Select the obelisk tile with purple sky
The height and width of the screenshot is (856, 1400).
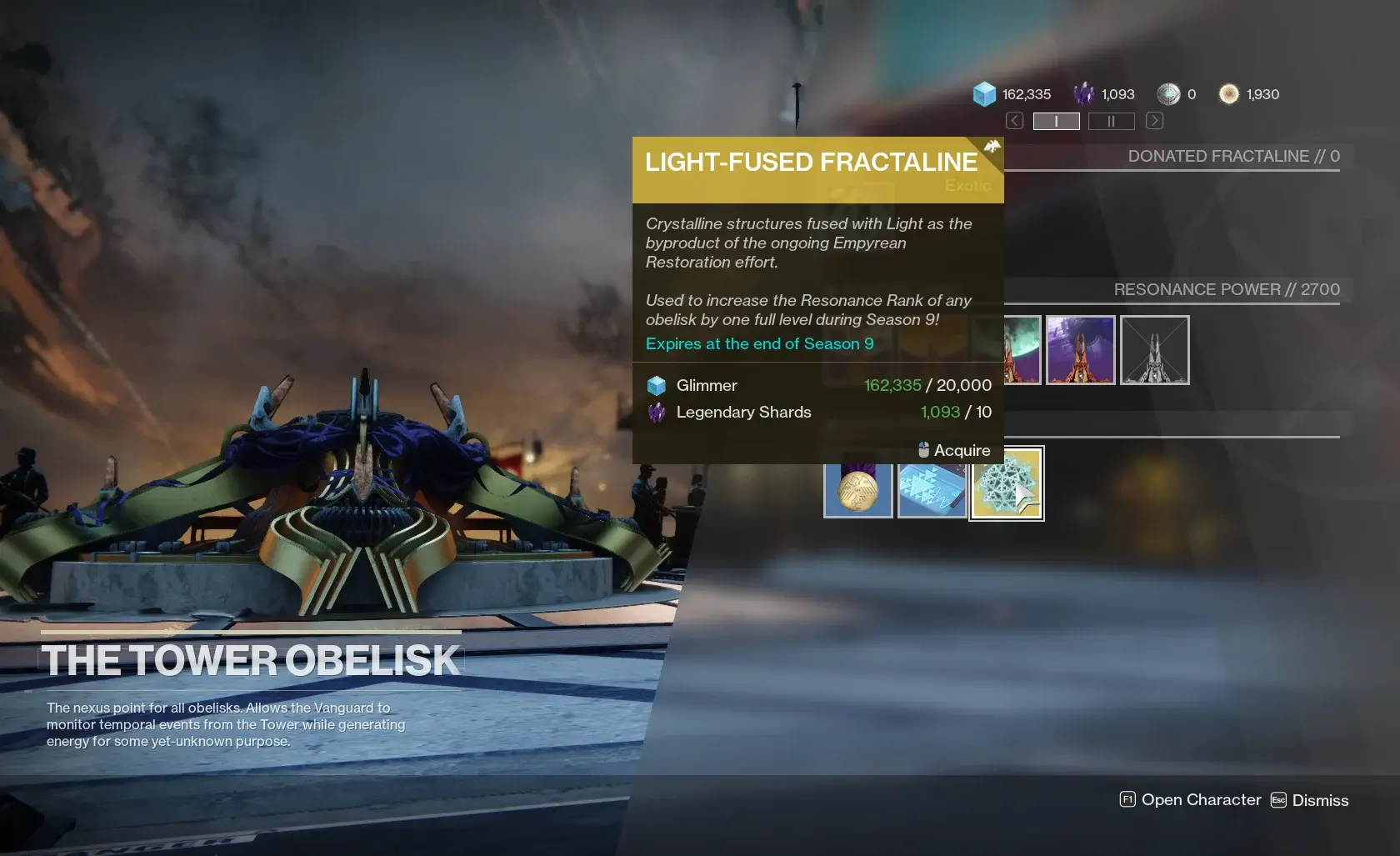[1080, 350]
